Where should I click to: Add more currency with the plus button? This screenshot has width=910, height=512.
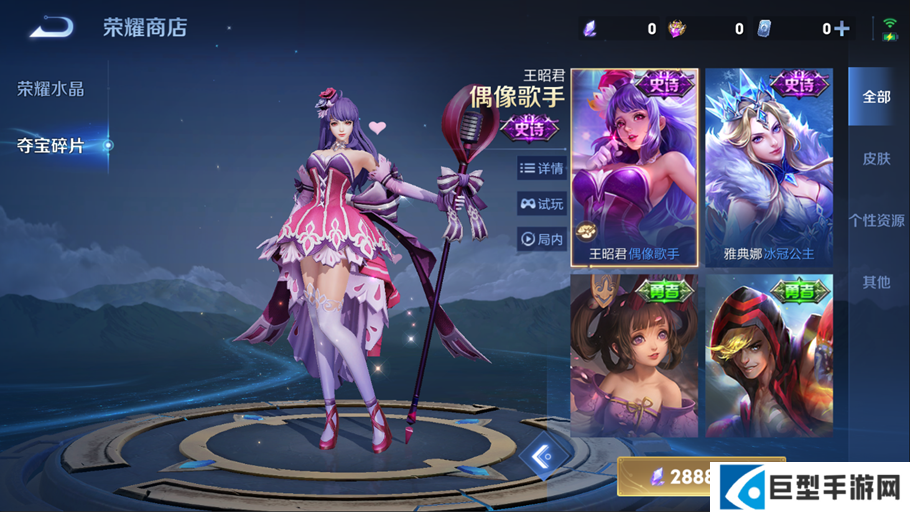click(x=842, y=29)
